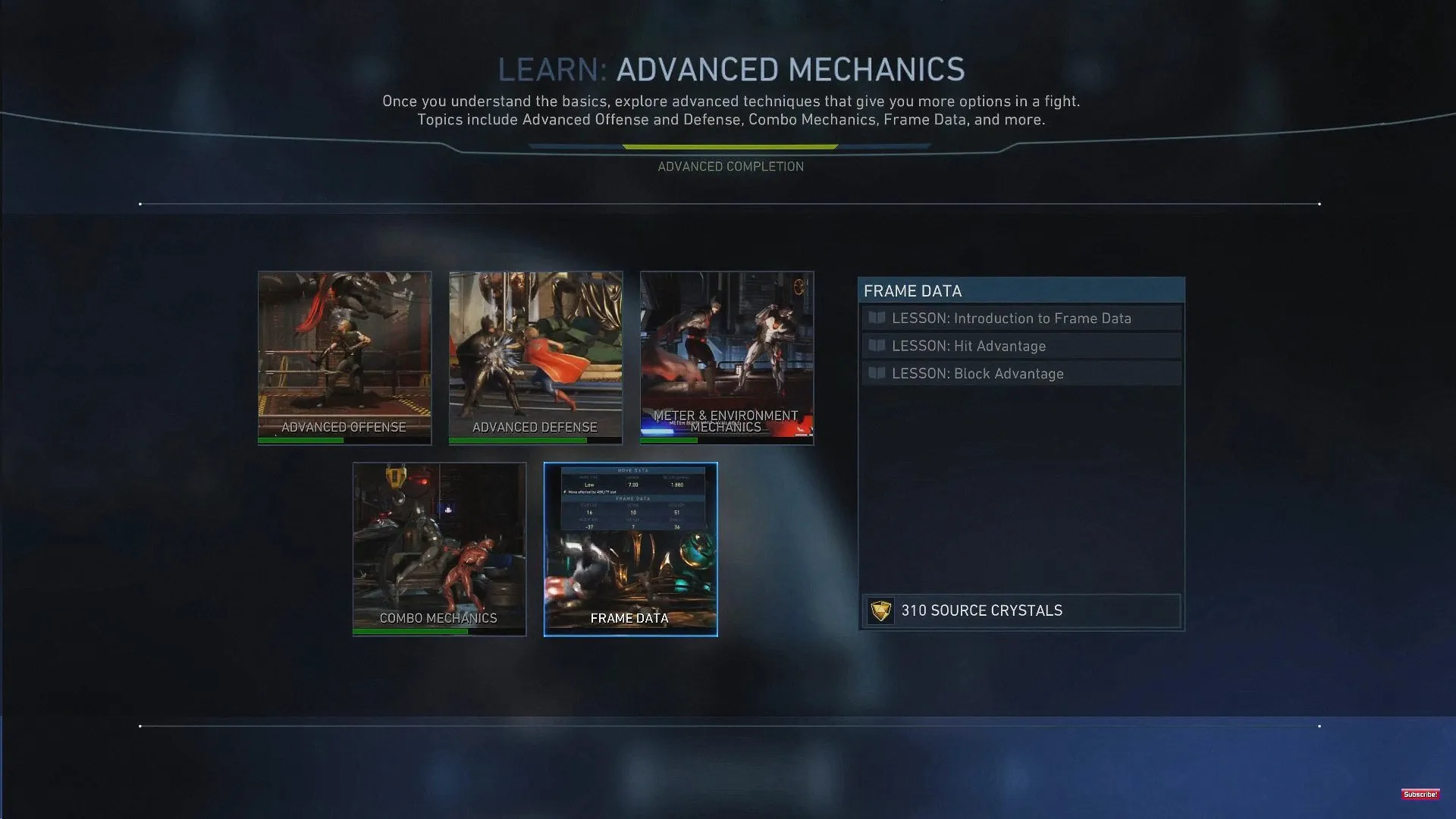This screenshot has width=1456, height=819.
Task: Launch the Block Advantage lesson
Action: click(1021, 374)
